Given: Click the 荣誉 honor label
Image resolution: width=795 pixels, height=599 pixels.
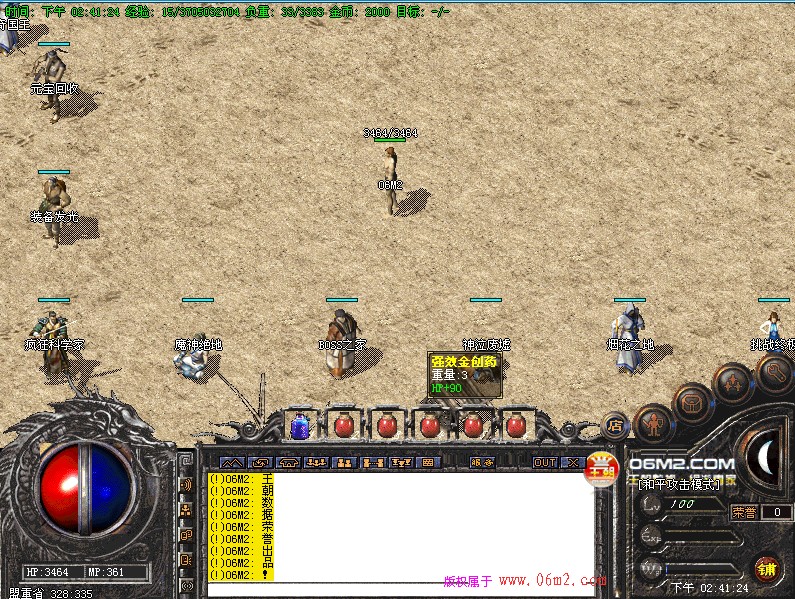Looking at the screenshot, I should 744,512.
